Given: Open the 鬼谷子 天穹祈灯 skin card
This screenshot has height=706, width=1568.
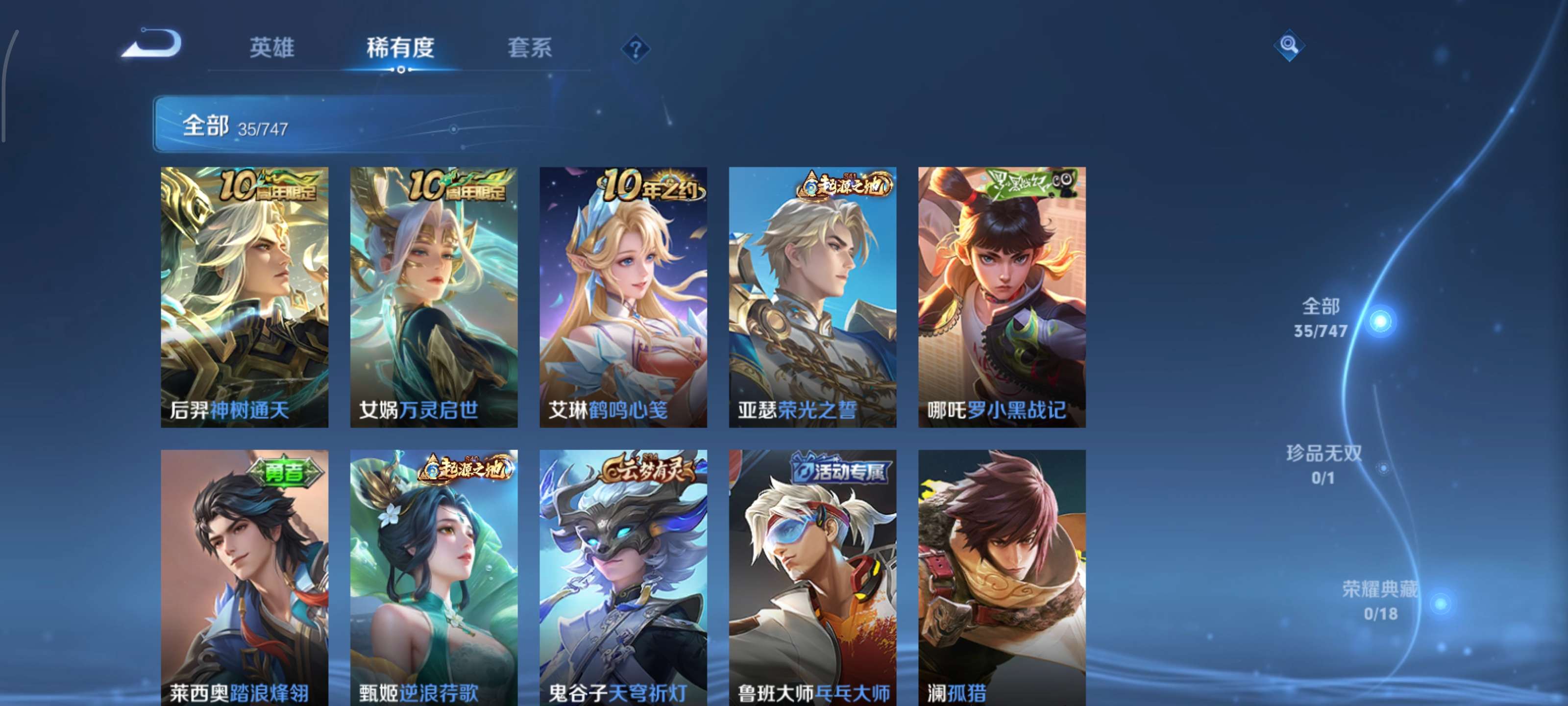Looking at the screenshot, I should click(x=623, y=579).
